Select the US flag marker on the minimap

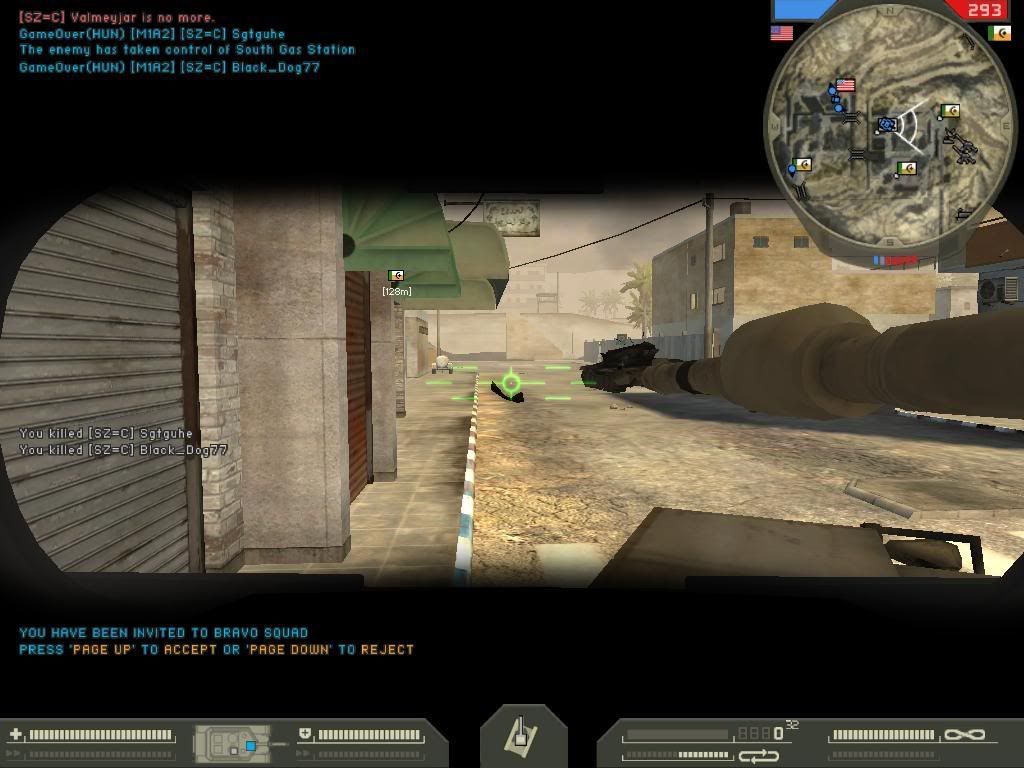tap(845, 86)
